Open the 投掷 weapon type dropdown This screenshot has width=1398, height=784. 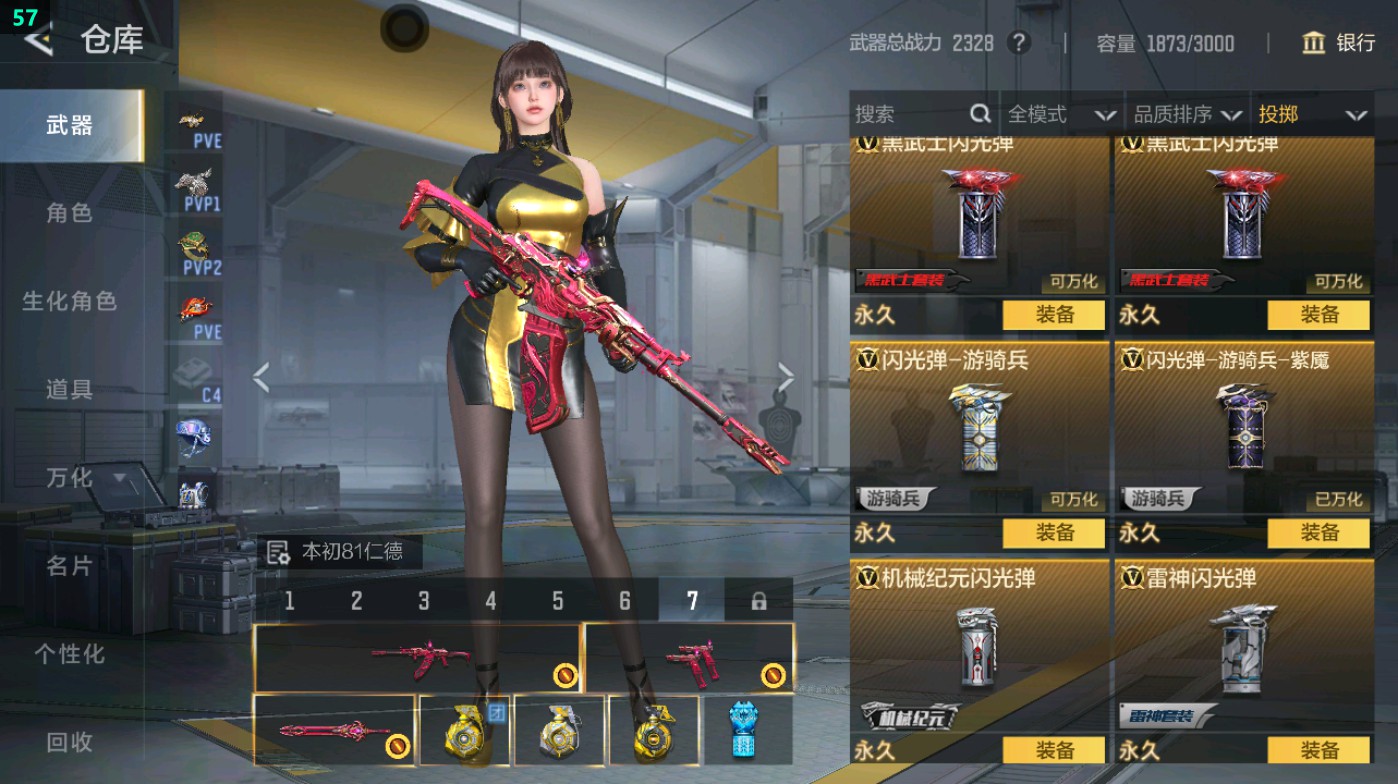tap(1312, 115)
